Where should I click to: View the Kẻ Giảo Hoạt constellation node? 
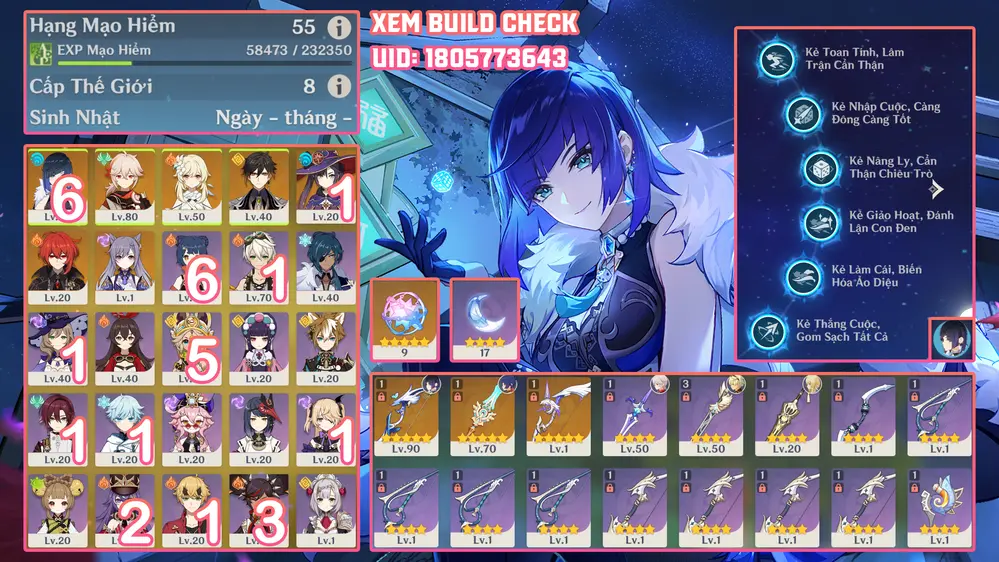[820, 222]
